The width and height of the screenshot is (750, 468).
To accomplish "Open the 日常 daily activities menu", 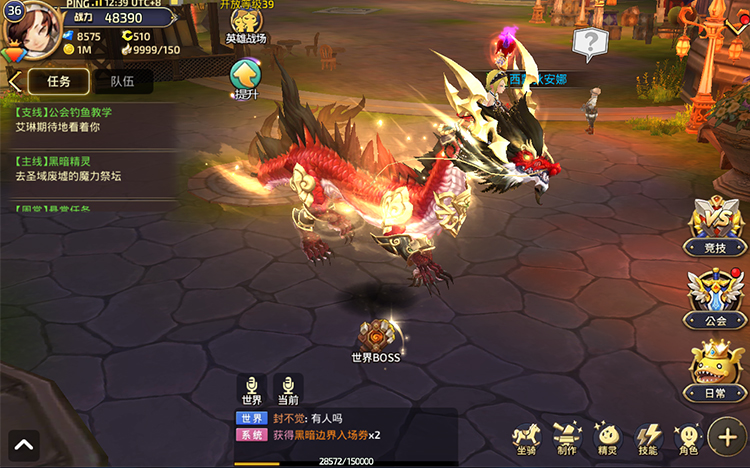I will [717, 370].
